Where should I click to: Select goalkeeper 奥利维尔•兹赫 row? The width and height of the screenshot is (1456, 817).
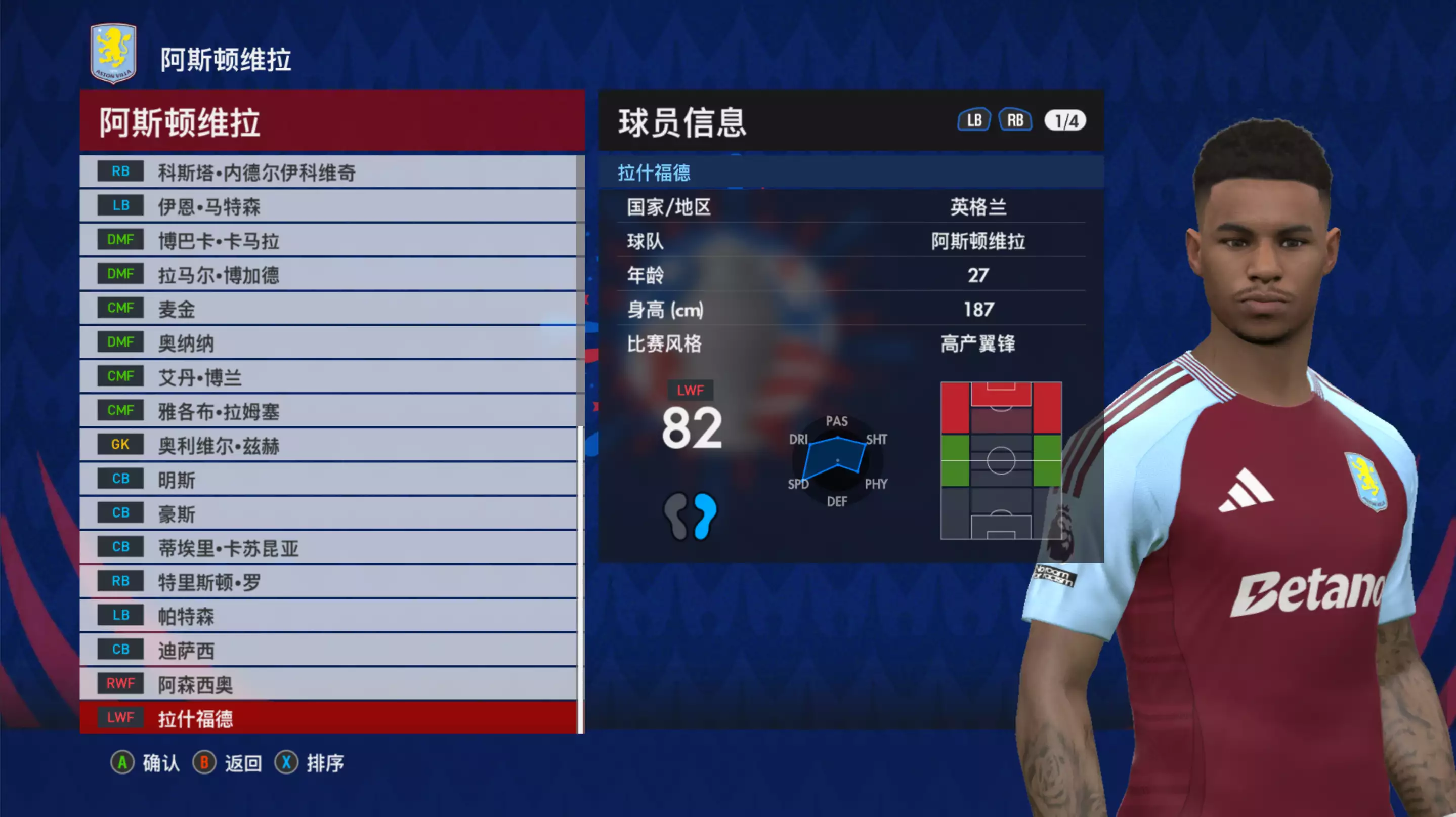[x=328, y=445]
